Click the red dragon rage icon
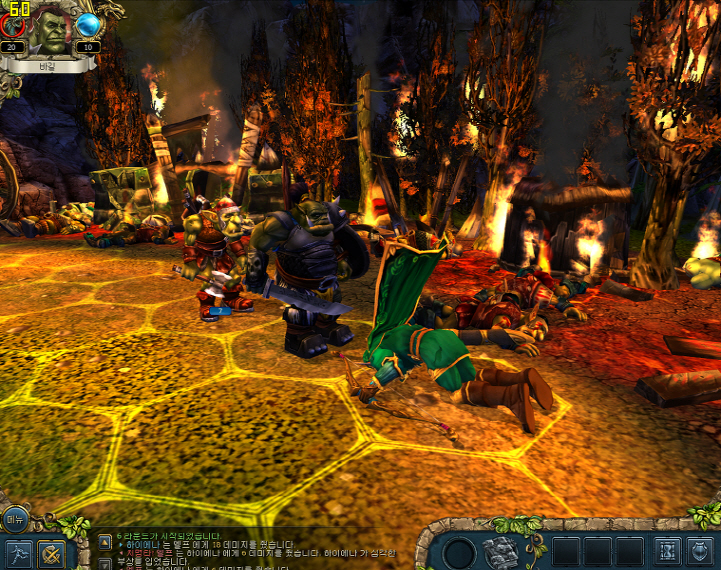 tap(13, 25)
